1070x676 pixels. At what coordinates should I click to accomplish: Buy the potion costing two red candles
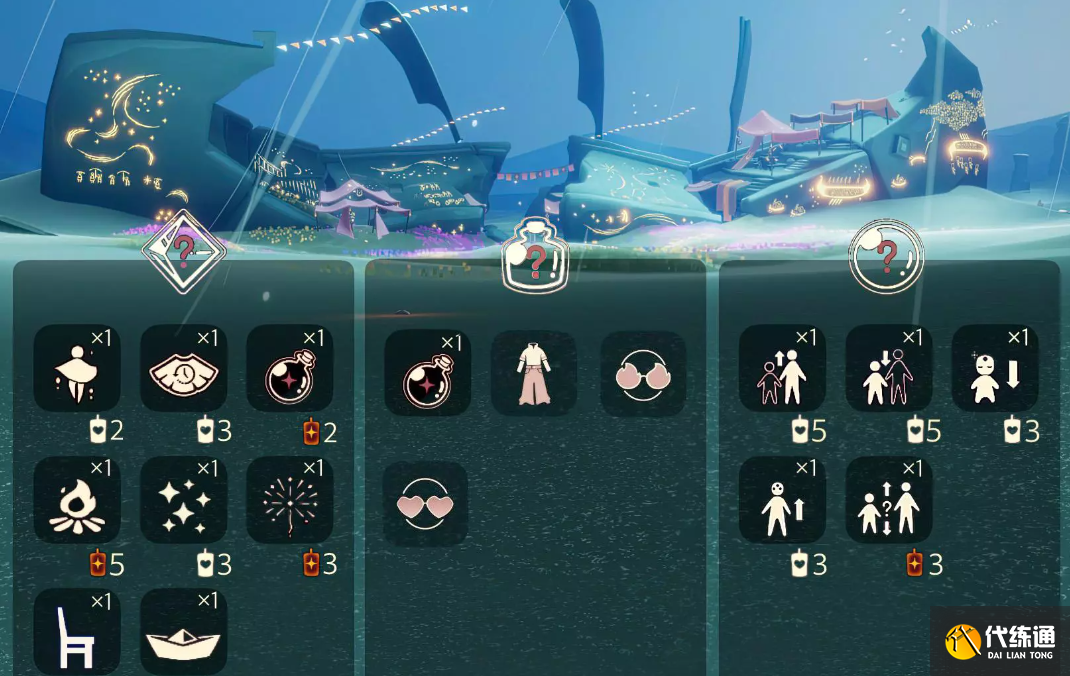(x=290, y=368)
